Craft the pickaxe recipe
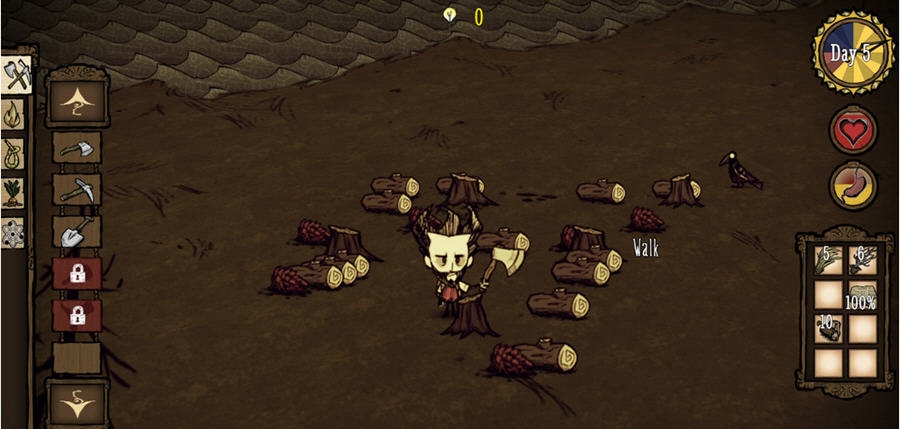The image size is (900, 429). (x=76, y=190)
